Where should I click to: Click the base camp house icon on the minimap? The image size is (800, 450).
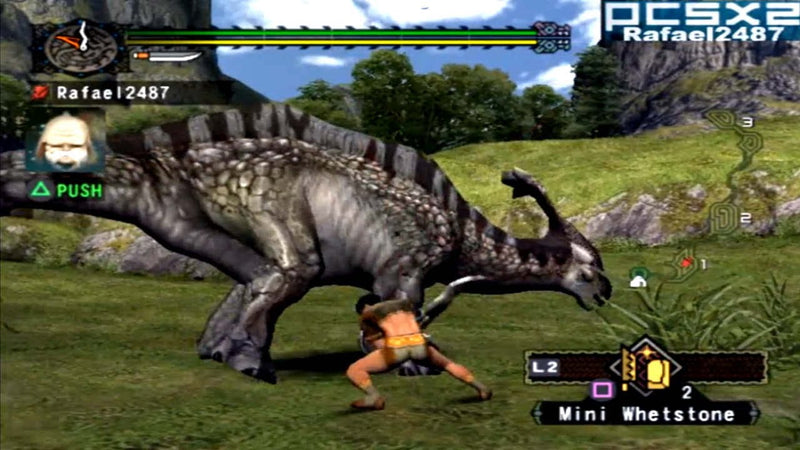pyautogui.click(x=638, y=280)
